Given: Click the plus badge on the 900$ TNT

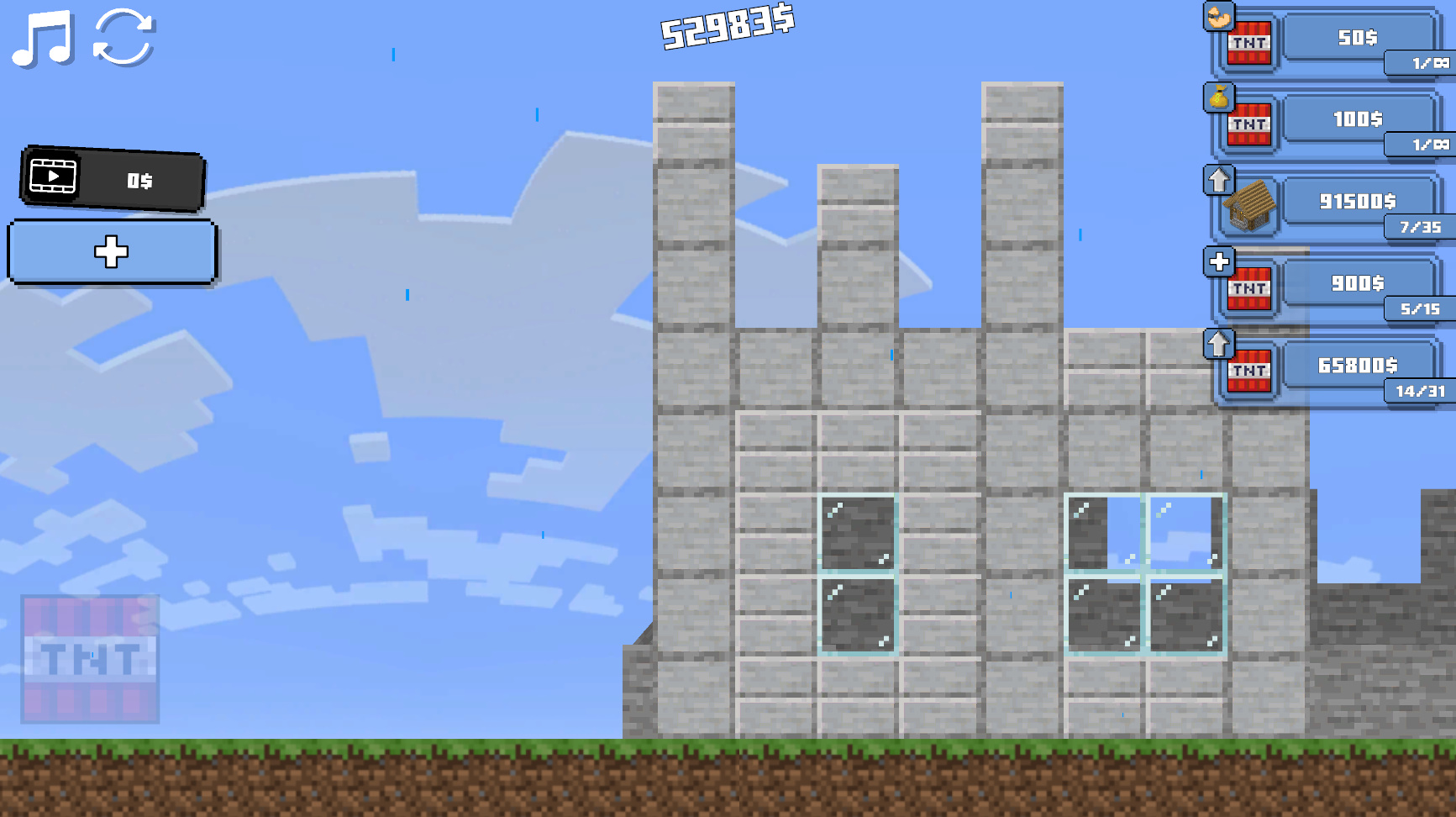Looking at the screenshot, I should tap(1219, 261).
